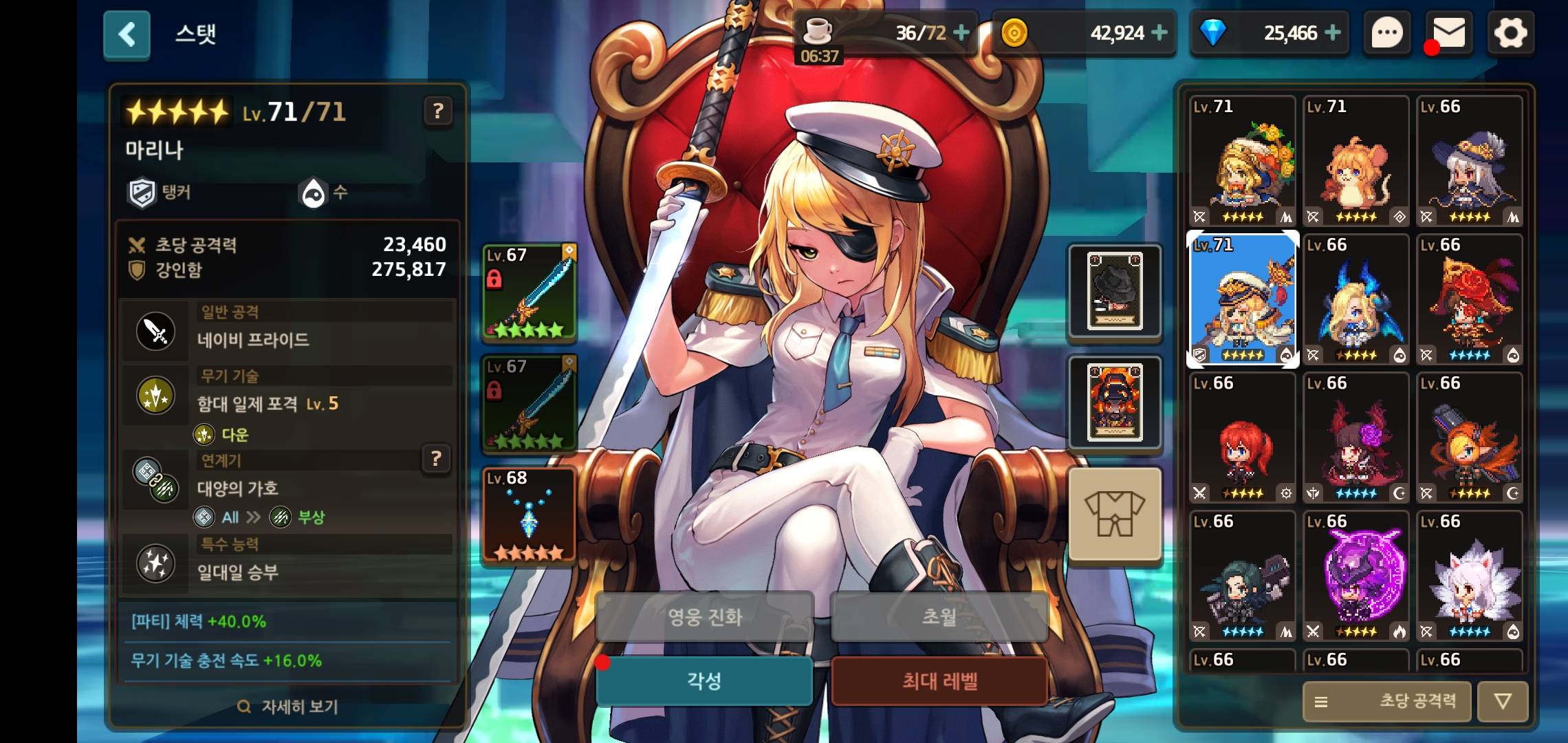Go back with the arrow button
This screenshot has height=743, width=1568.
click(x=127, y=34)
